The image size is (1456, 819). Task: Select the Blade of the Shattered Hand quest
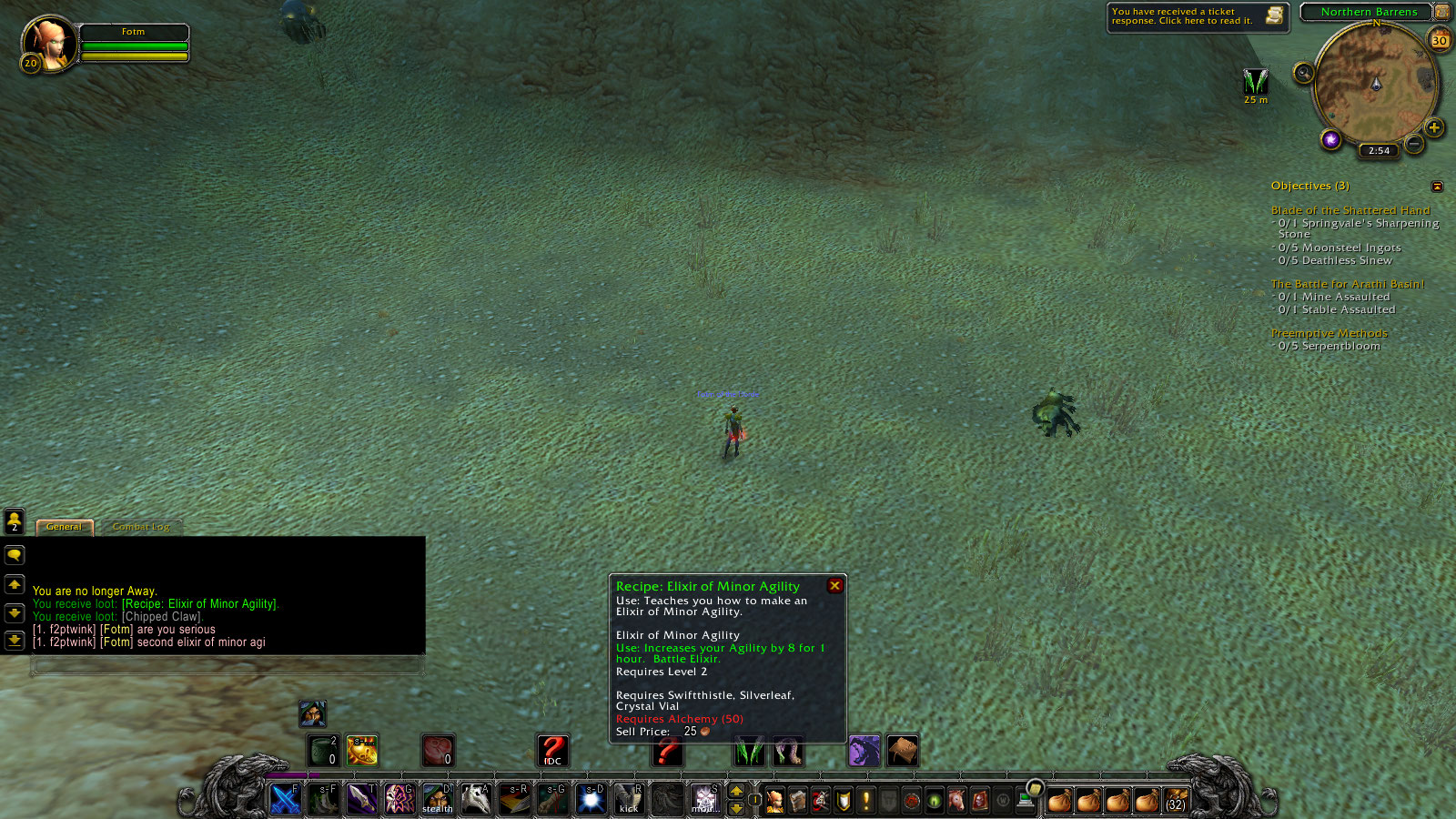click(1350, 210)
